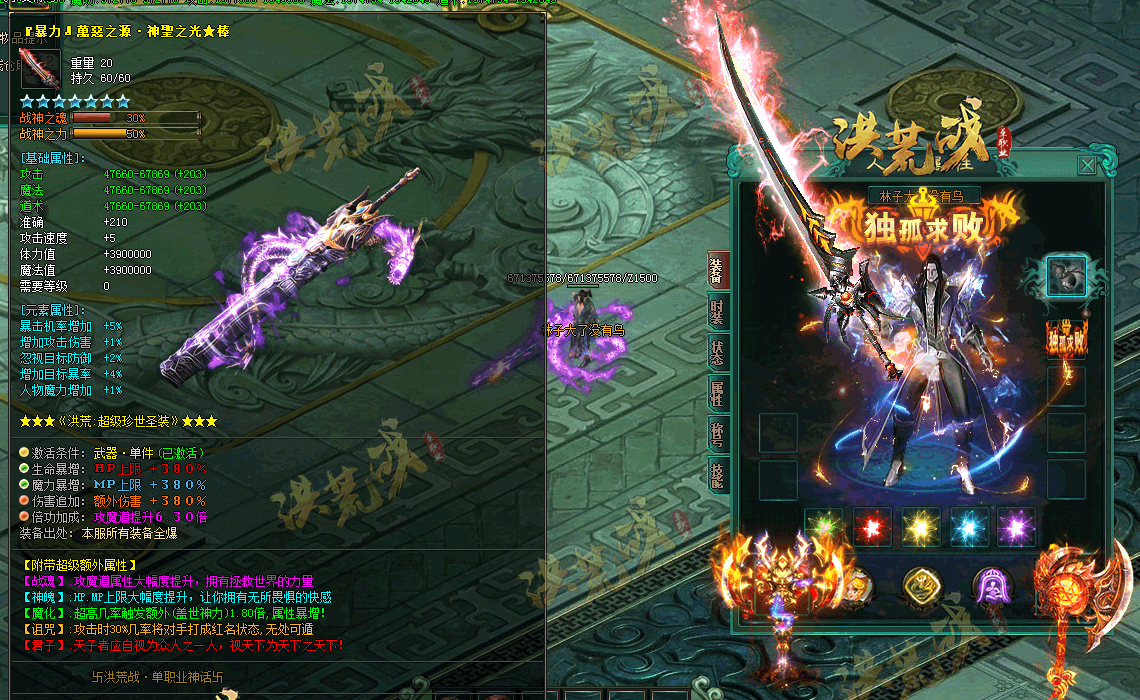Click the gold round emblem button

pos(922,587)
